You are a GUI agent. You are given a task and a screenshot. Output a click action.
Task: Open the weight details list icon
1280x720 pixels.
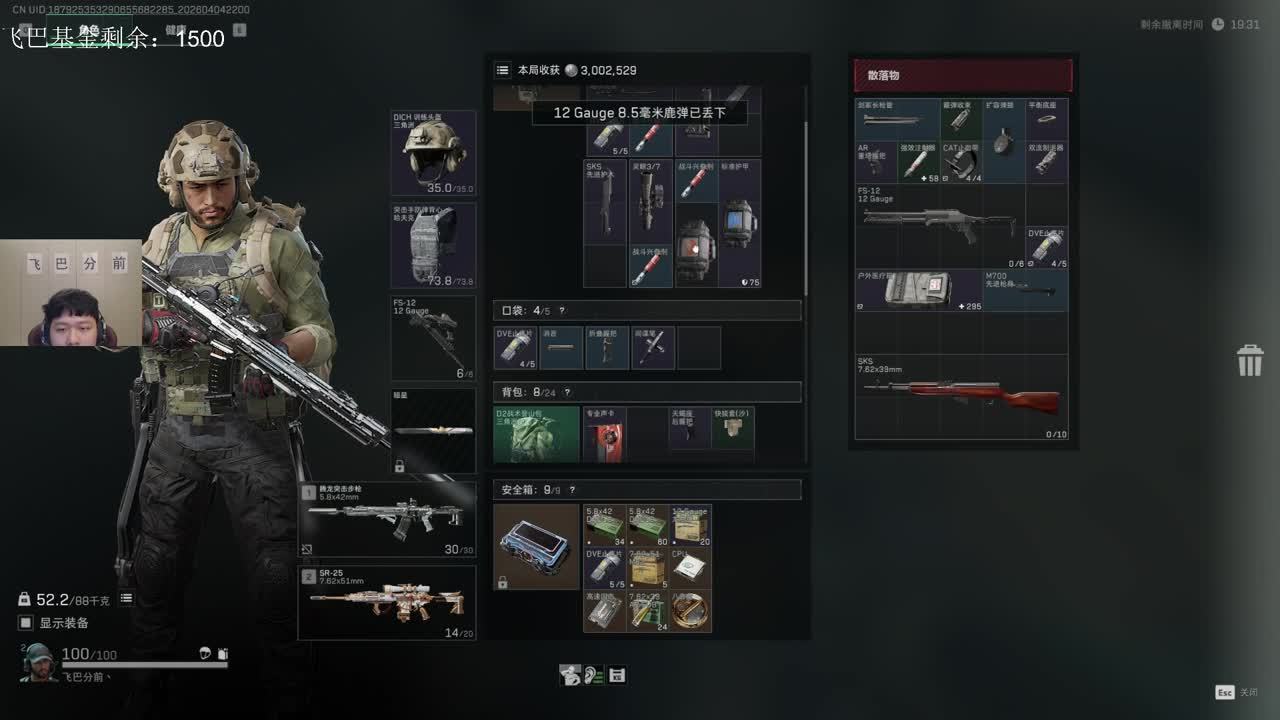tap(127, 598)
